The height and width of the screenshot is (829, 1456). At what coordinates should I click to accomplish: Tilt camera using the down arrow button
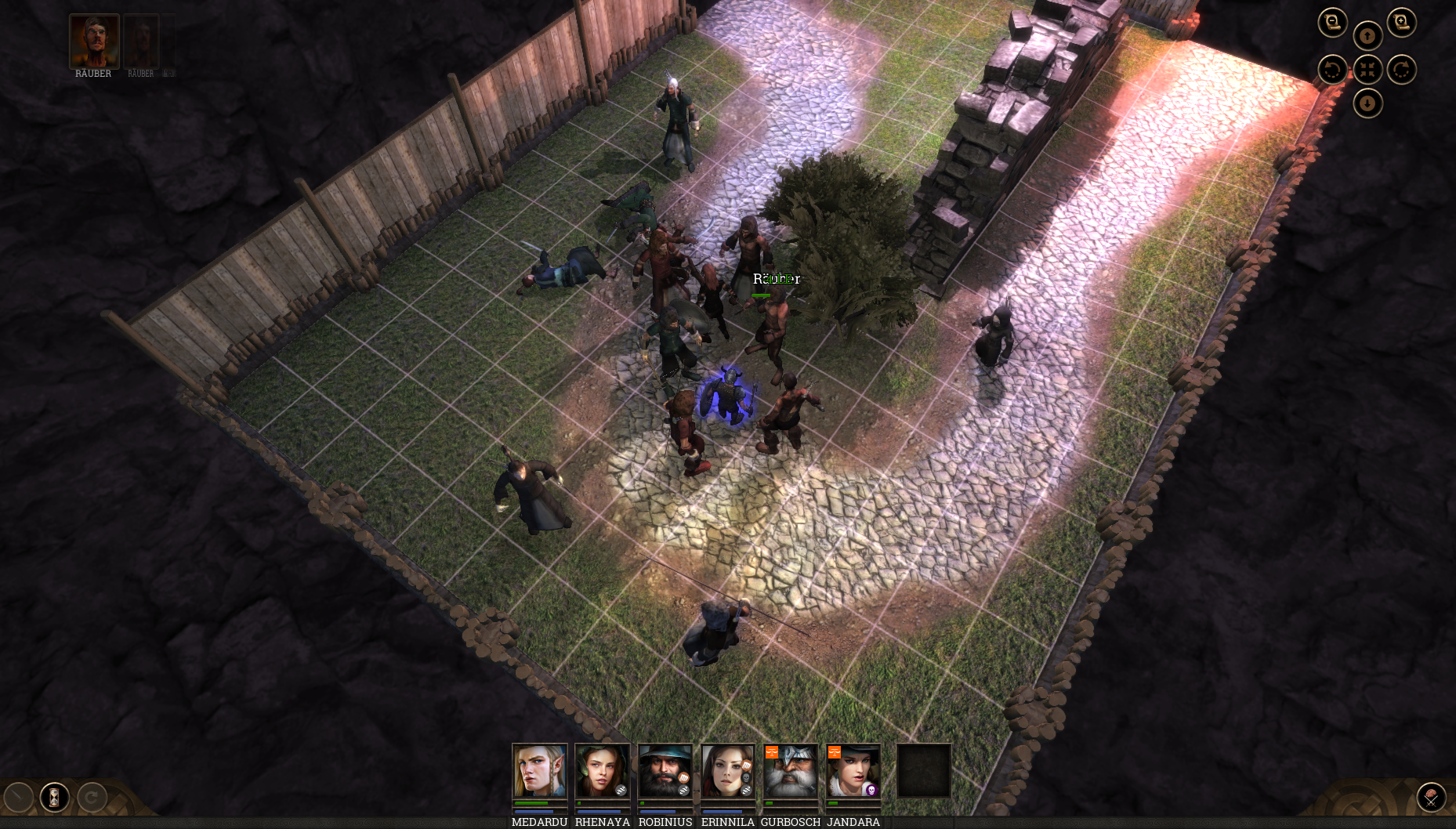(x=1367, y=103)
